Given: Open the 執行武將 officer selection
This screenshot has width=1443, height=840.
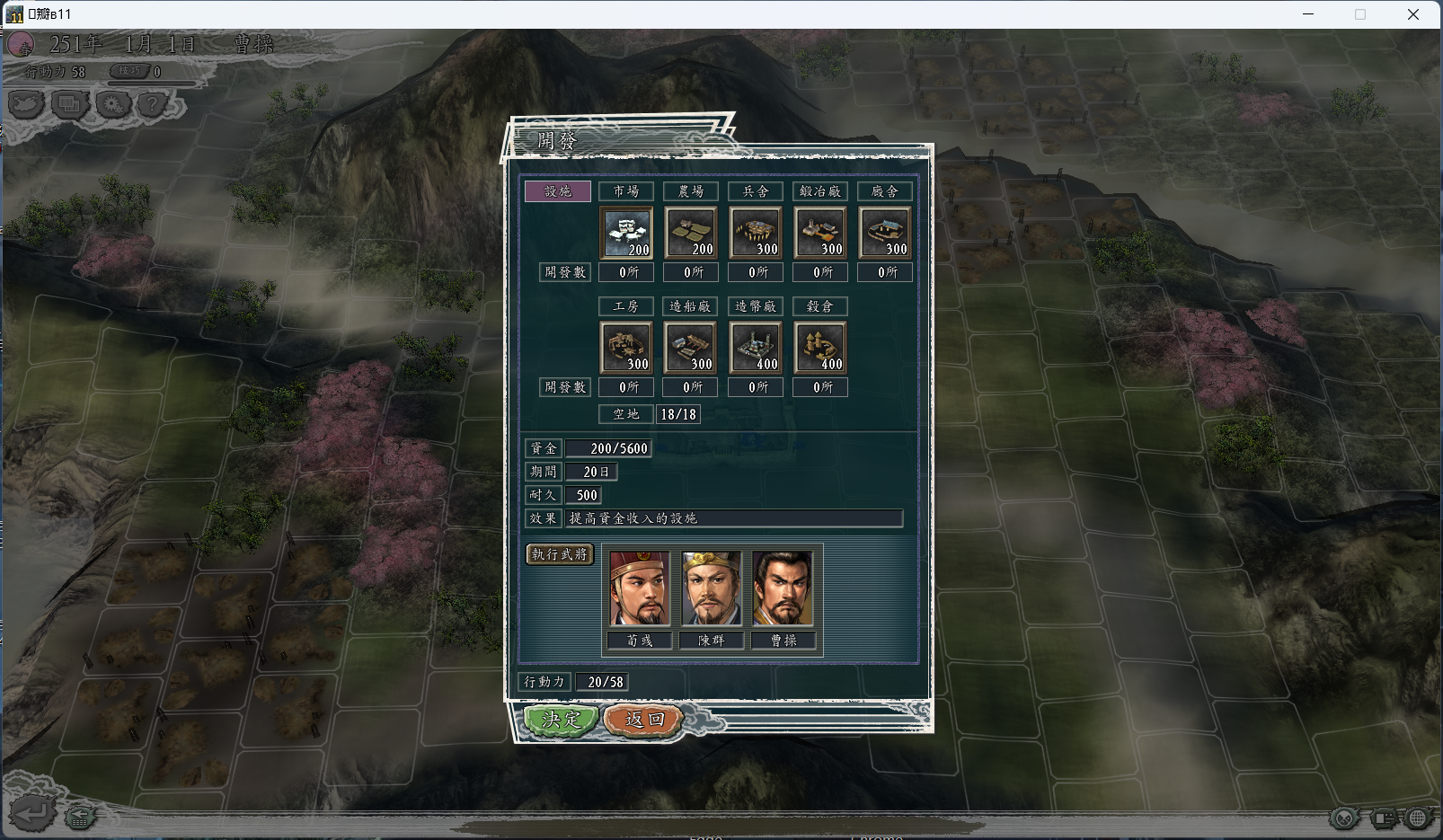Looking at the screenshot, I should pyautogui.click(x=559, y=554).
